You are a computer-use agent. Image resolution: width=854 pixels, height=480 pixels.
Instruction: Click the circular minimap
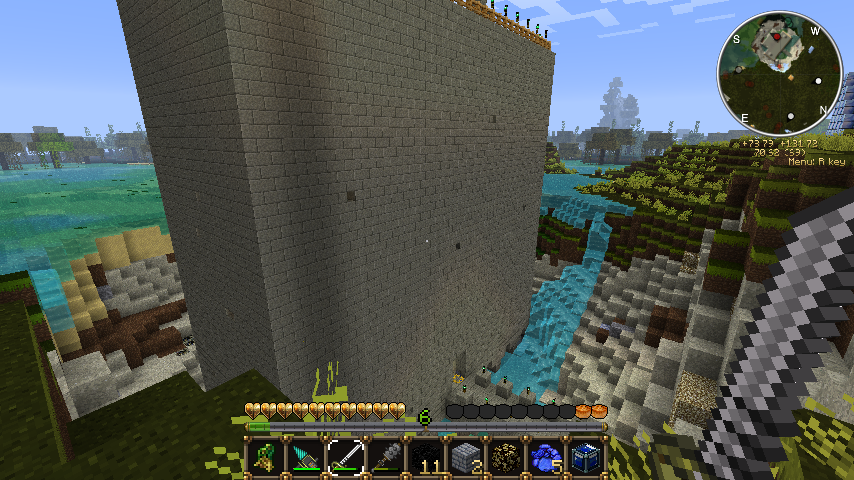780,72
